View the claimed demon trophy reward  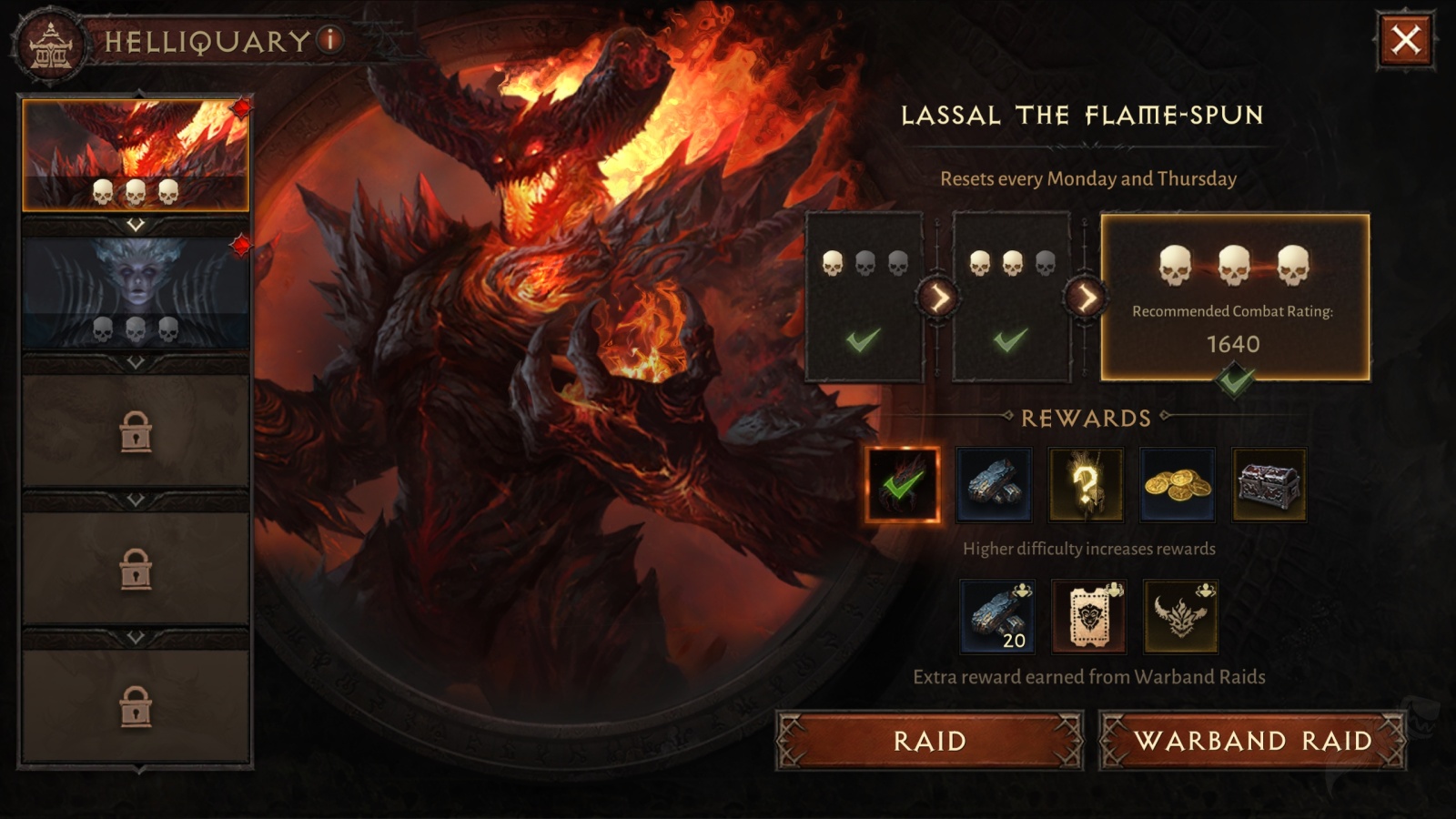[x=902, y=485]
